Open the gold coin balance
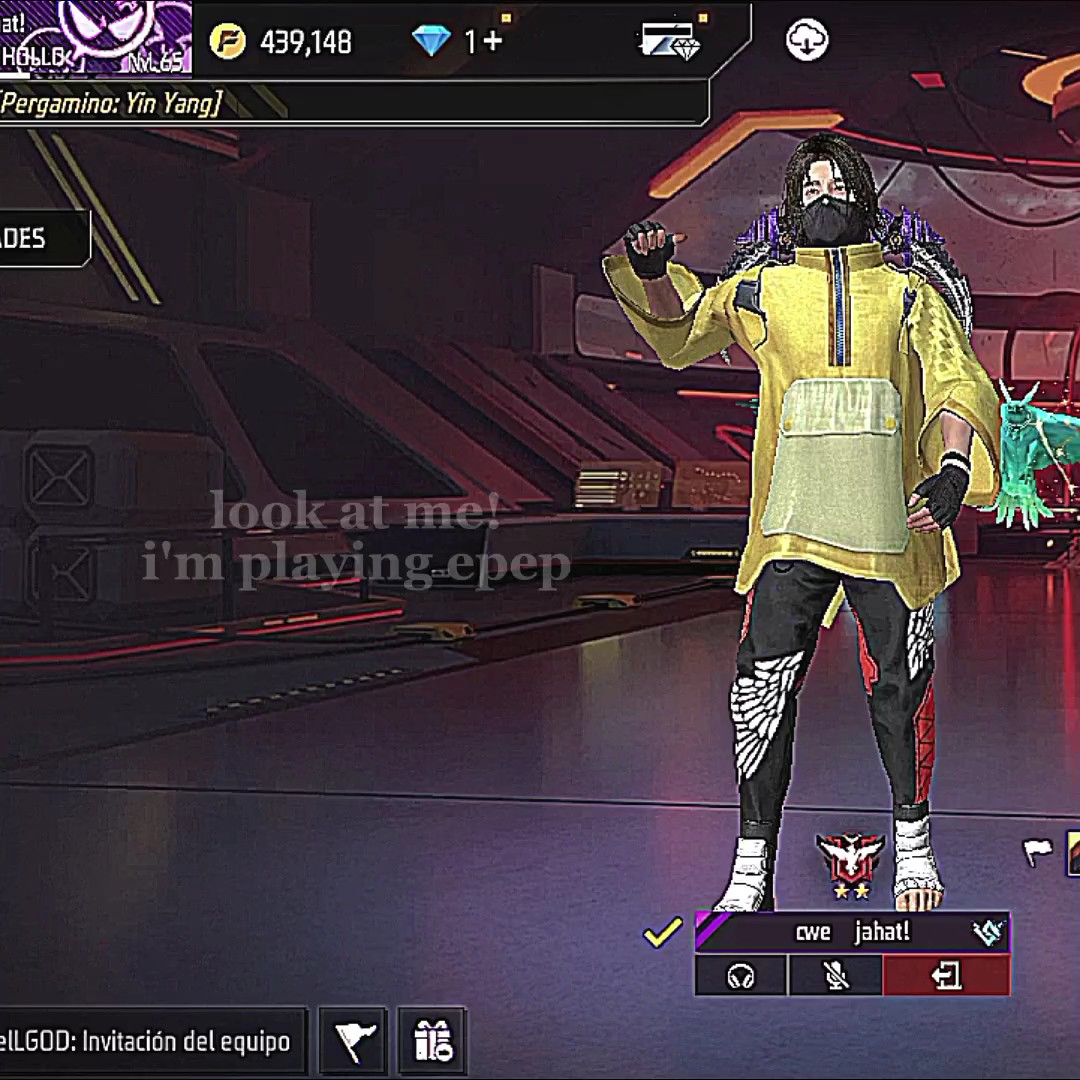The height and width of the screenshot is (1080, 1080). 280,42
